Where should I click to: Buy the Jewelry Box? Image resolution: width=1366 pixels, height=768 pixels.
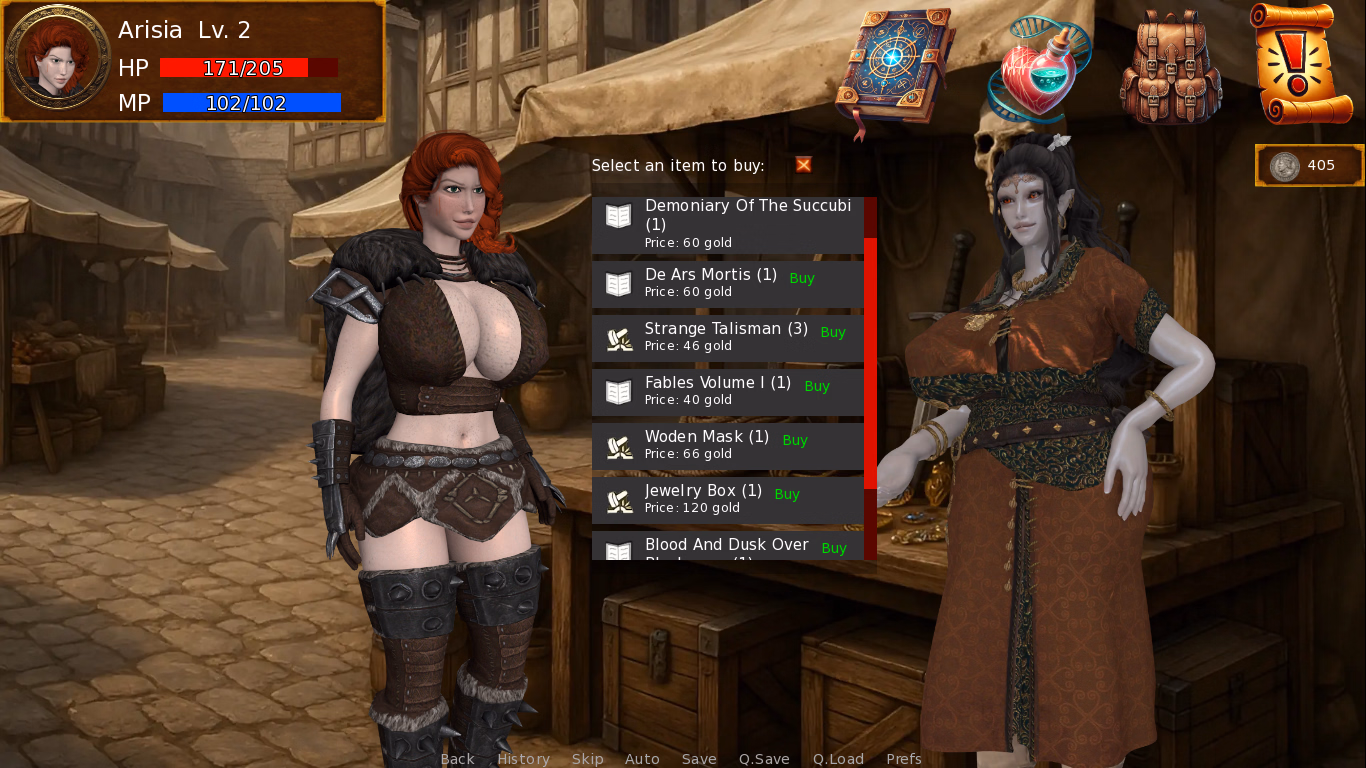(x=786, y=495)
